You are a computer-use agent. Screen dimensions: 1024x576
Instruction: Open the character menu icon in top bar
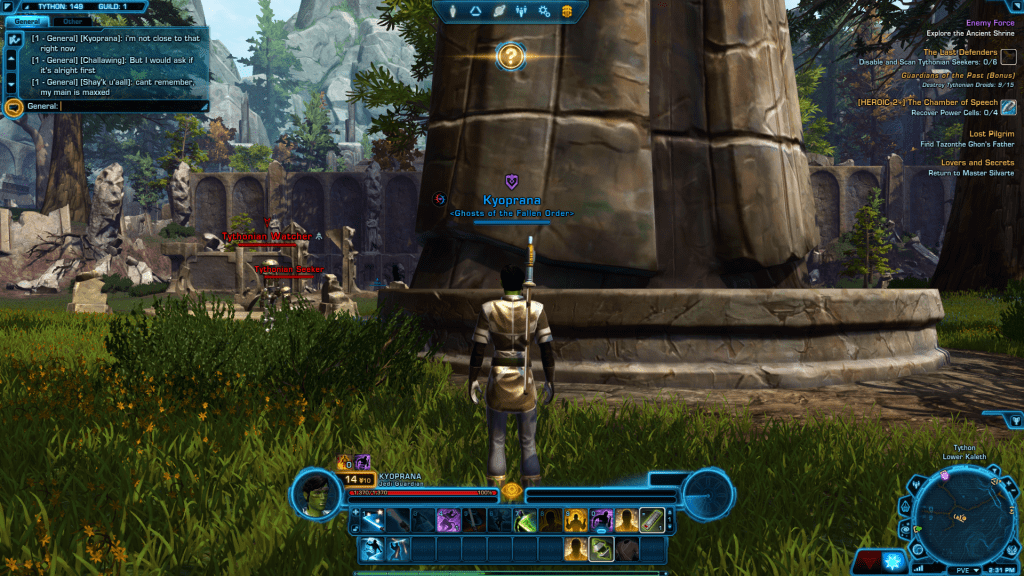click(x=454, y=11)
